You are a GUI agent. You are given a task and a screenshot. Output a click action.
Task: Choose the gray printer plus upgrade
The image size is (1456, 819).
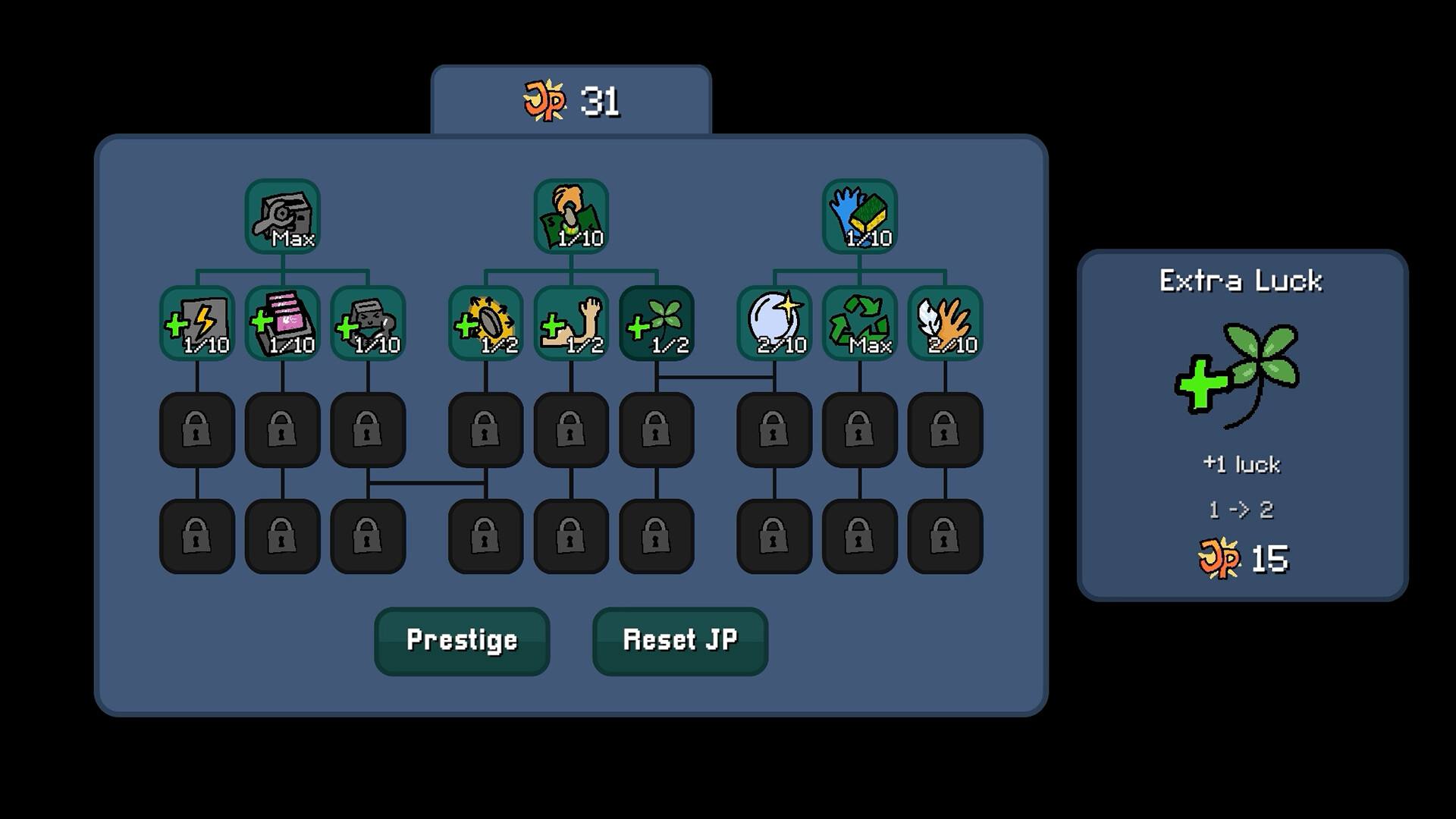pos(368,323)
